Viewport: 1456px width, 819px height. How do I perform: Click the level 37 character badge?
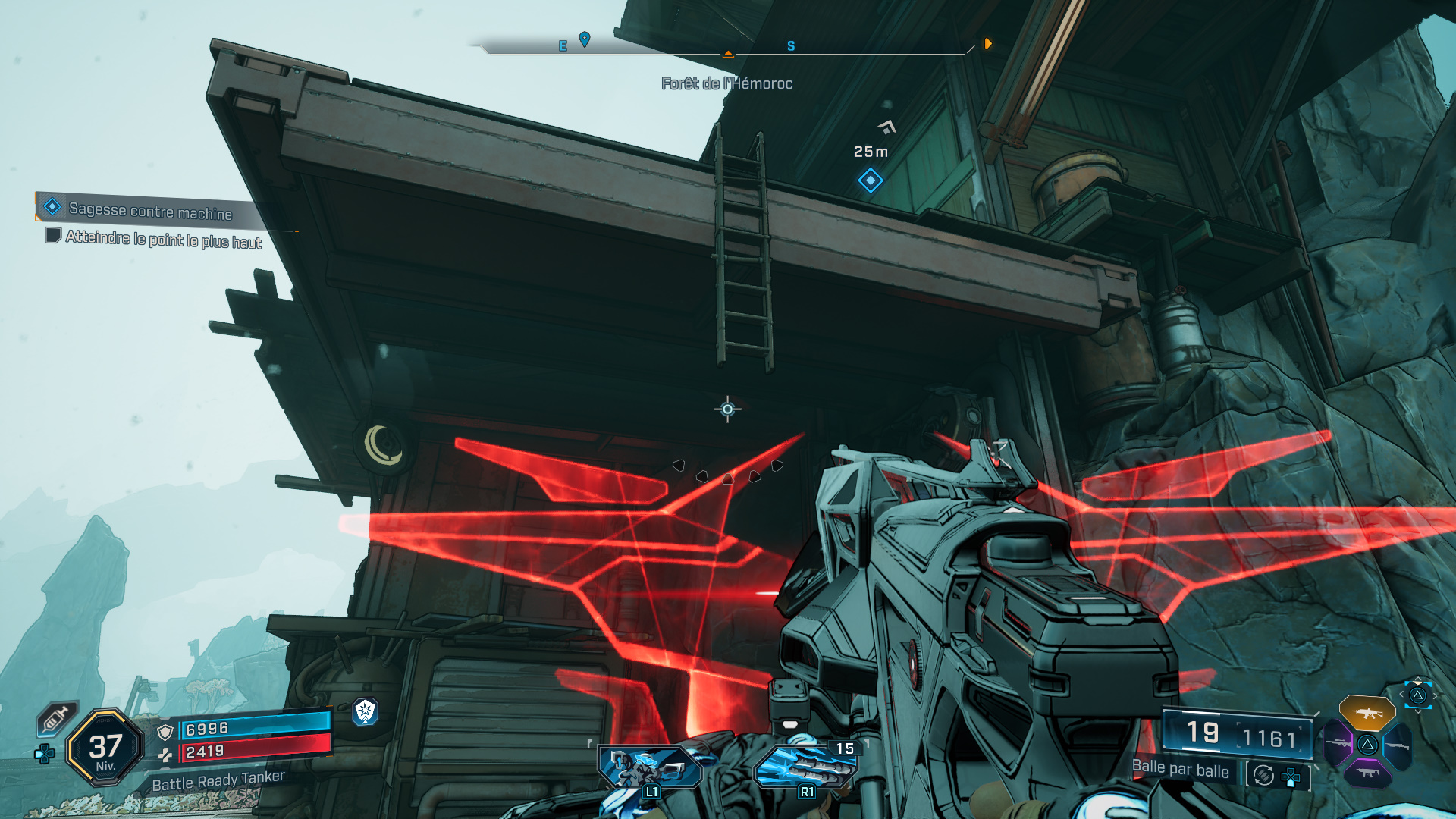[x=105, y=748]
